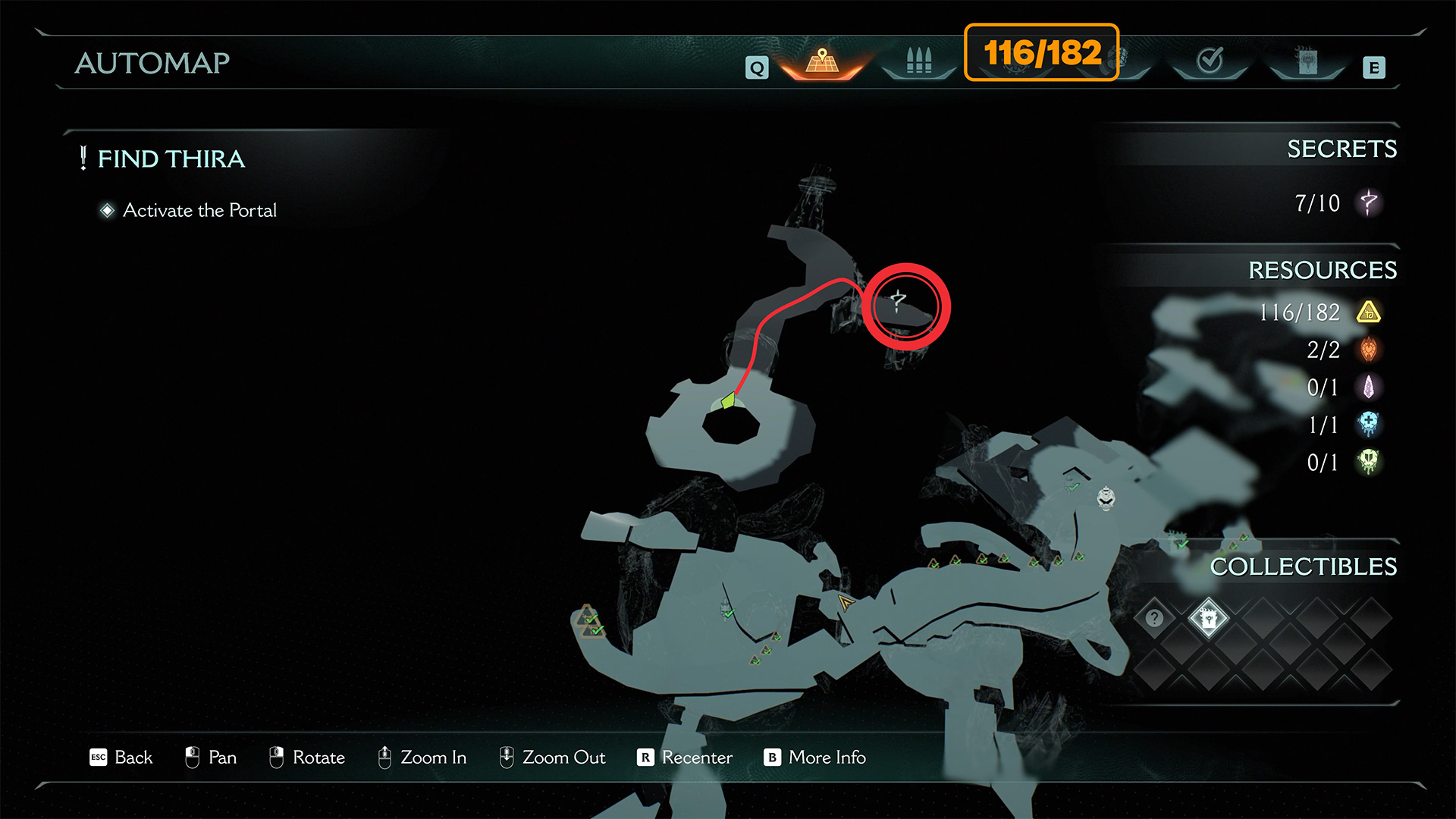Switch to the ammo bullets tab

click(x=918, y=61)
